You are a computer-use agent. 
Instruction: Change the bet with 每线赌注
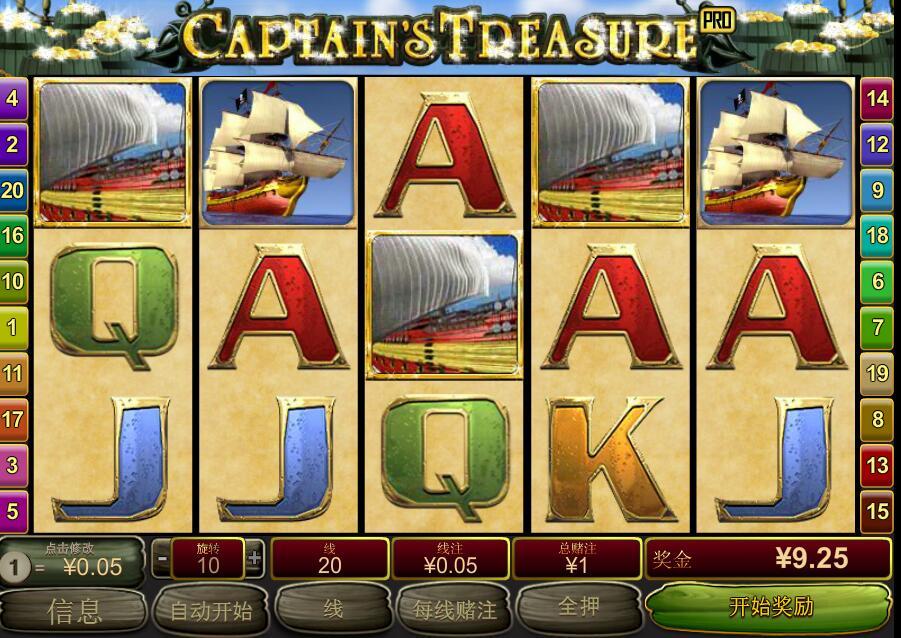[x=455, y=609]
